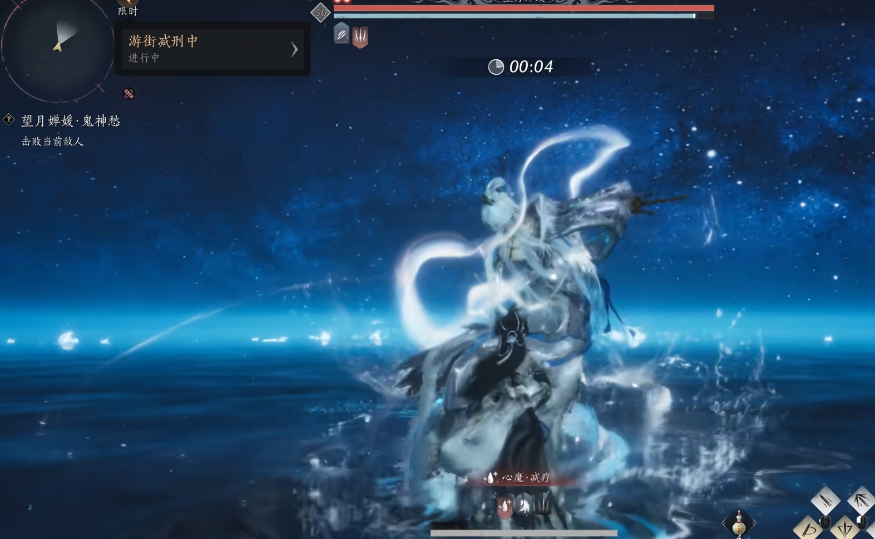Inspect the feather buff icon under boss bar

pos(341,34)
